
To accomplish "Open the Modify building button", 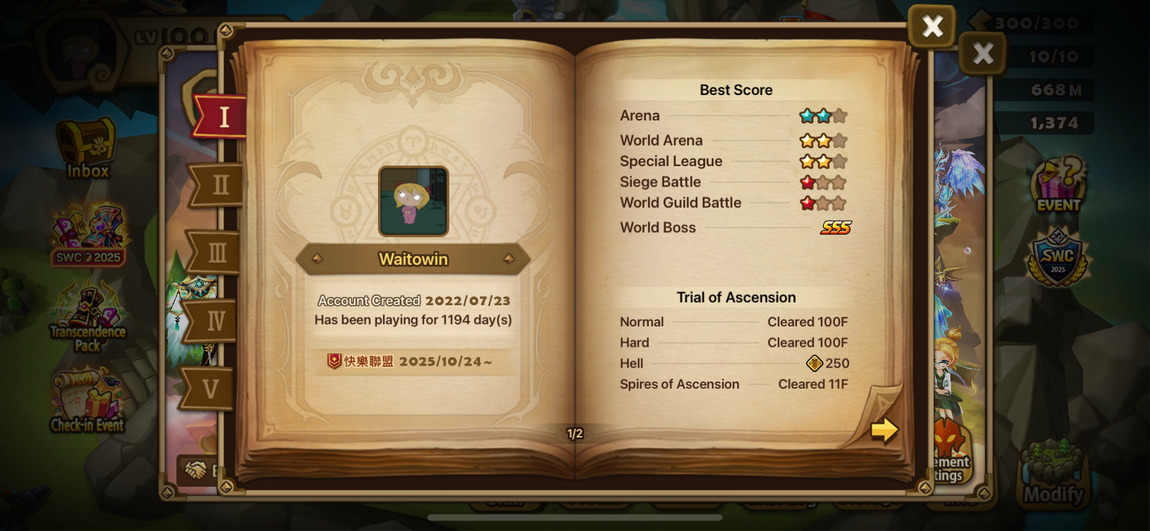I will [1053, 473].
